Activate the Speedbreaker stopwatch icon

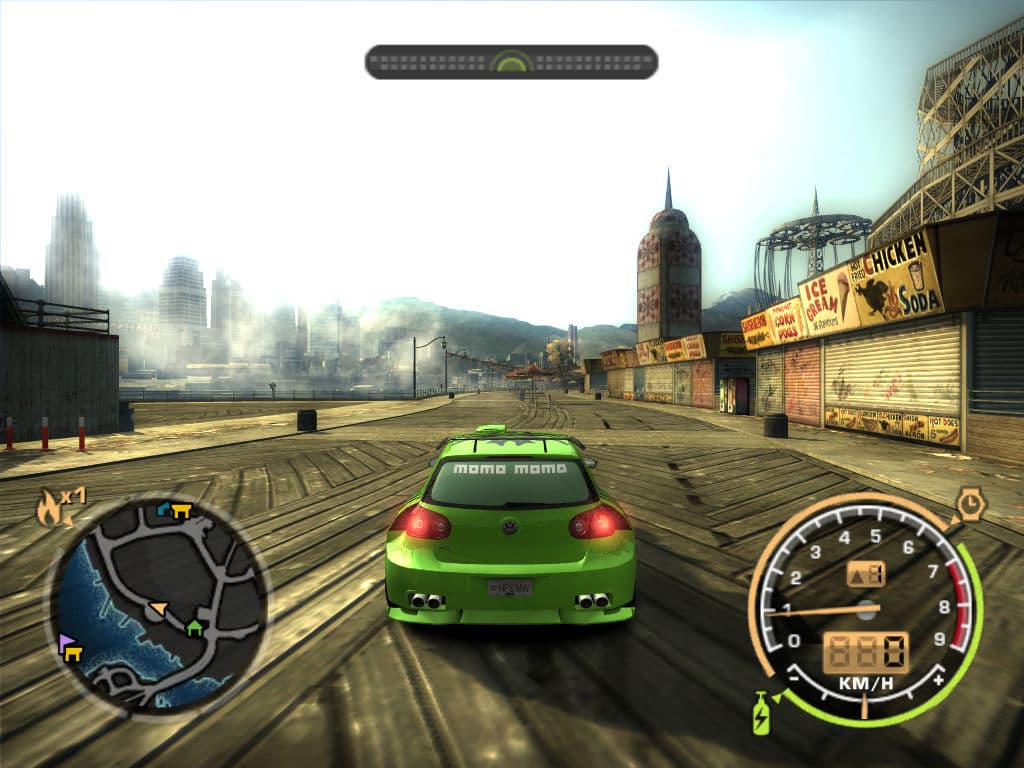pos(970,503)
